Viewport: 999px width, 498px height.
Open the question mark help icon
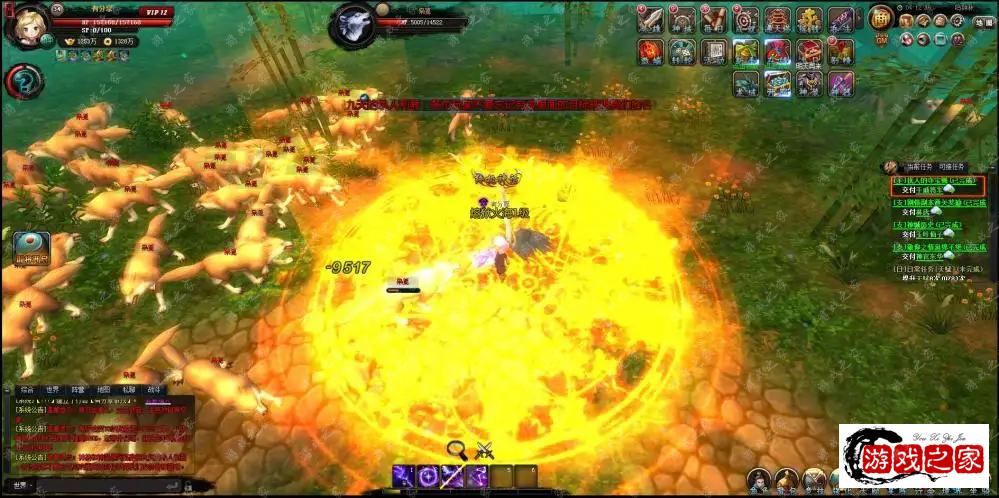click(23, 82)
